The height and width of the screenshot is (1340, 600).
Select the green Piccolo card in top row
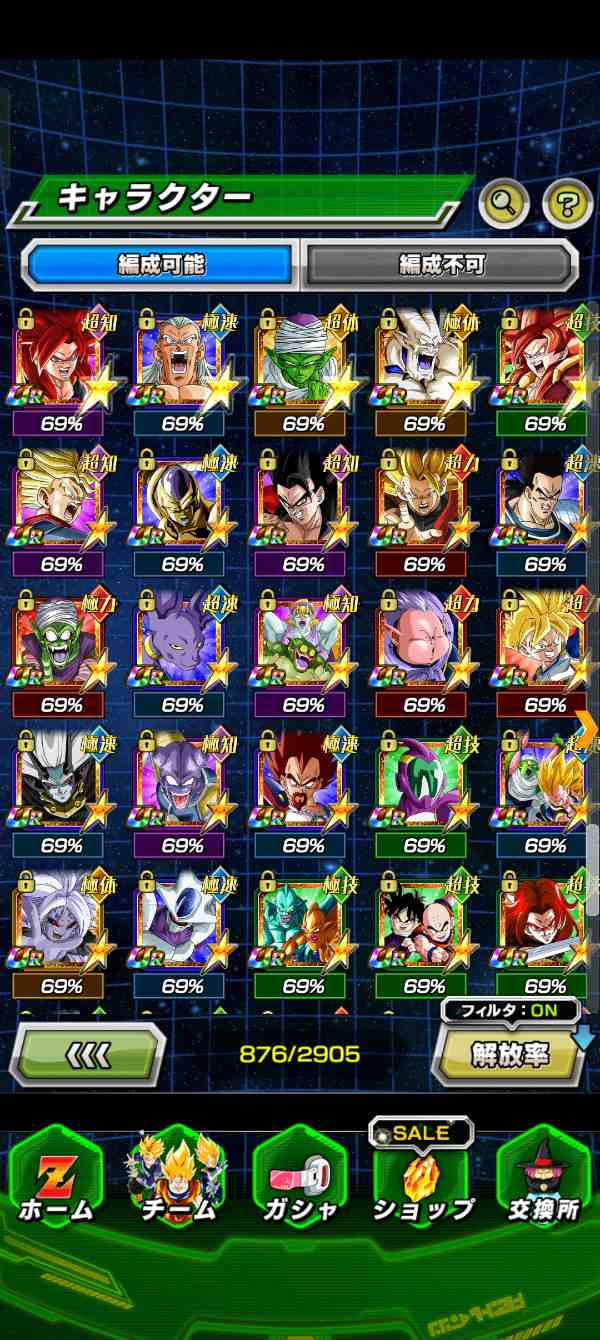click(x=302, y=360)
